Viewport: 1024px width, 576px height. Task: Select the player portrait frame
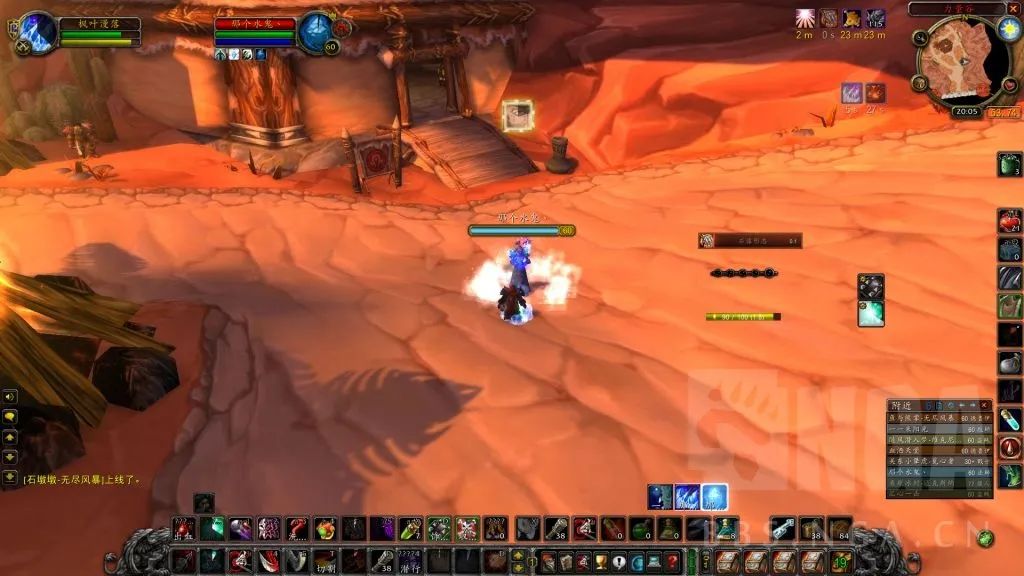[x=38, y=32]
